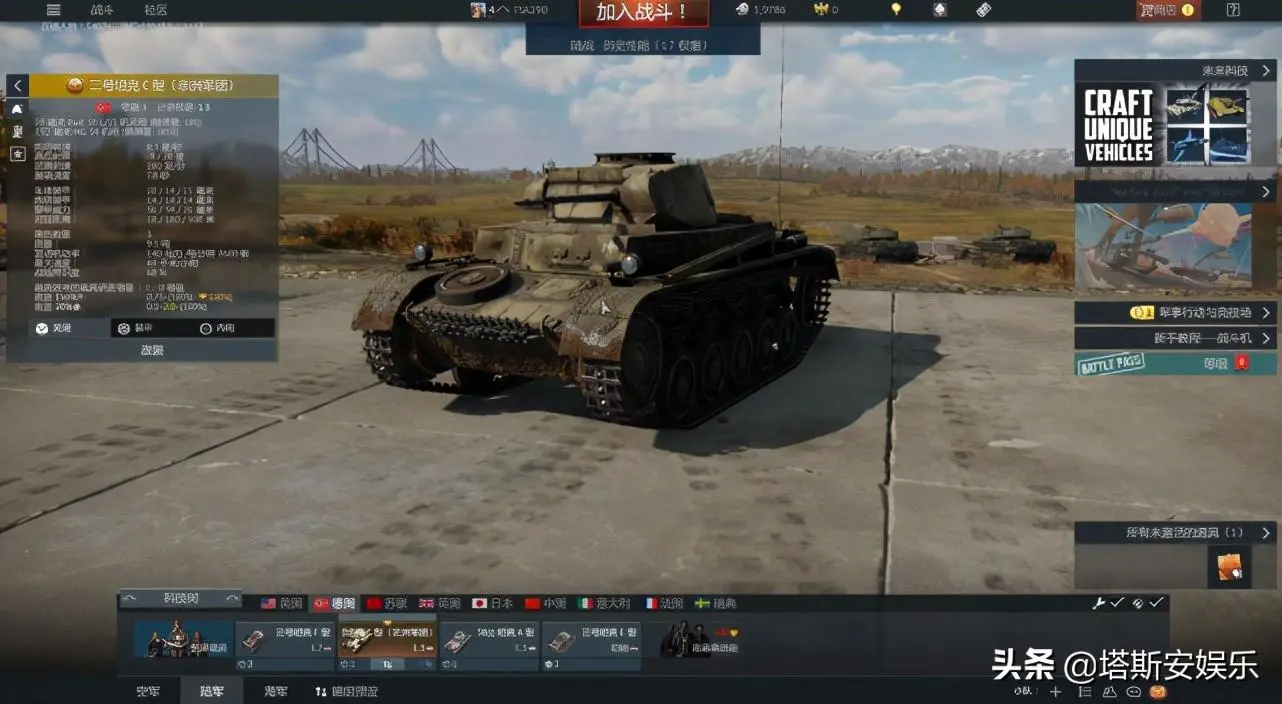Open the research tree button in the bottom bar

point(346,691)
